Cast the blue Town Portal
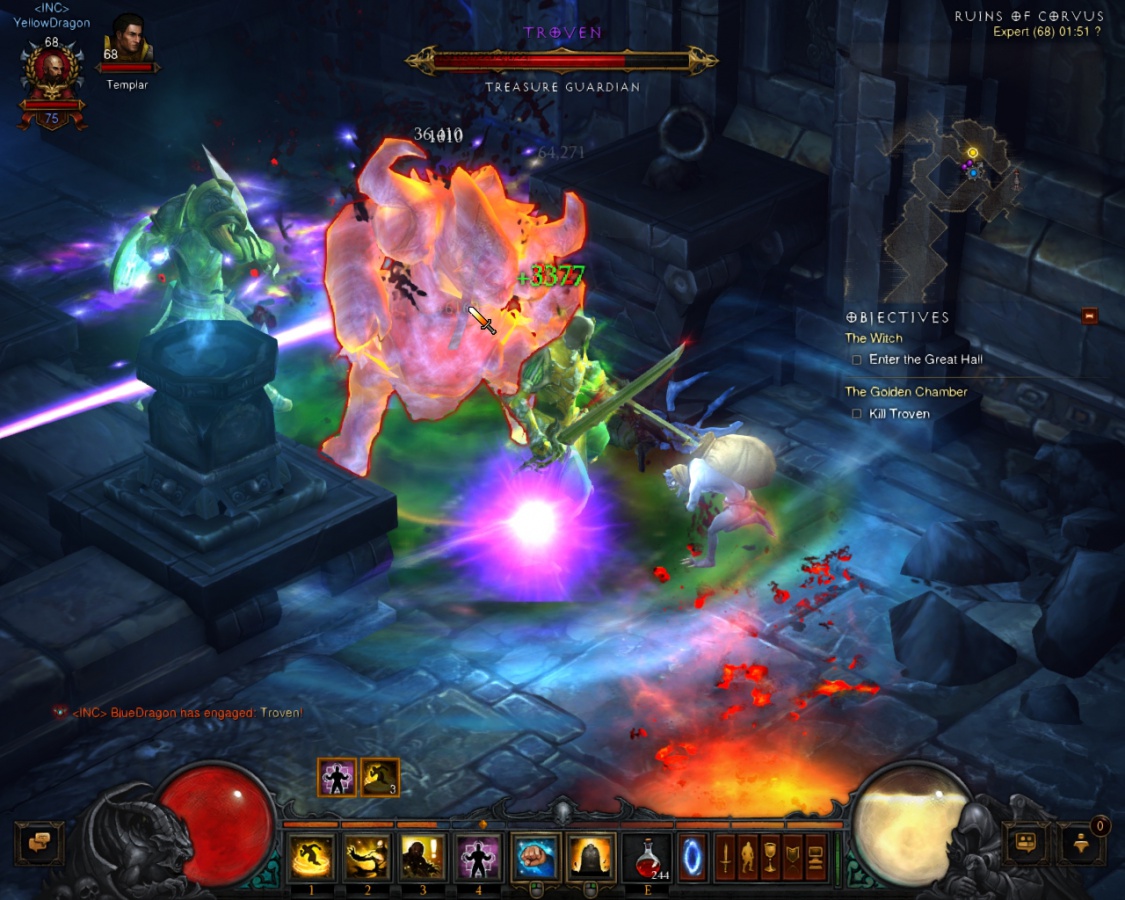Viewport: 1125px width, 900px height. pos(693,857)
